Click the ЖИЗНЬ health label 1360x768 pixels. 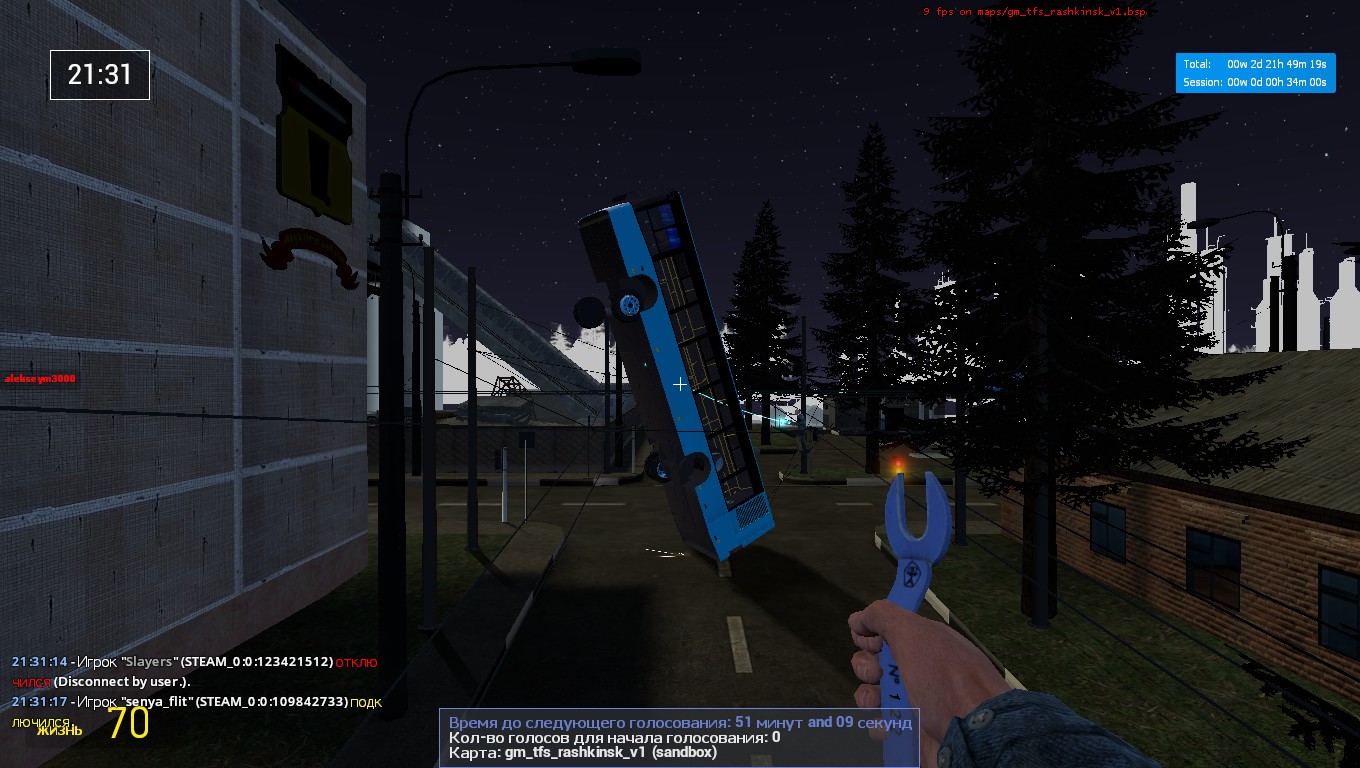pyautogui.click(x=62, y=731)
